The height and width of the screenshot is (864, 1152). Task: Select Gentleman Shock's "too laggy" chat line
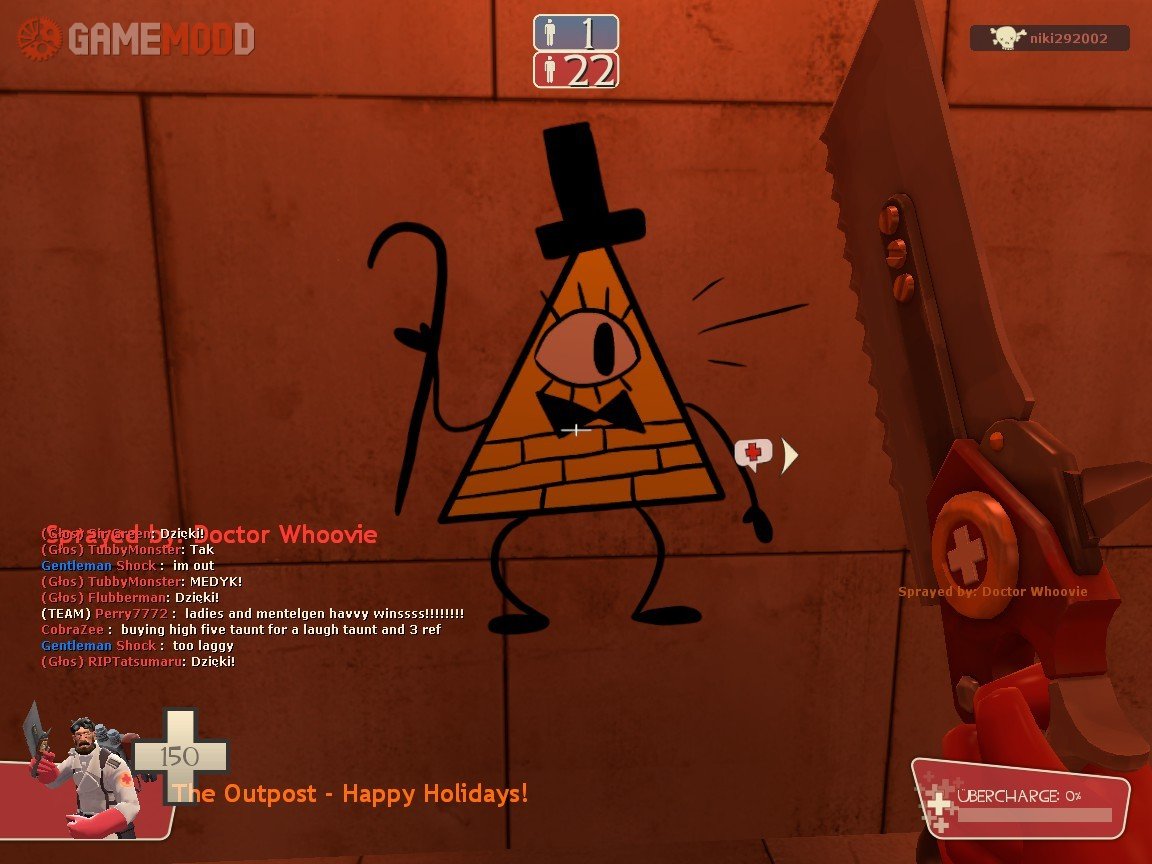(x=137, y=646)
